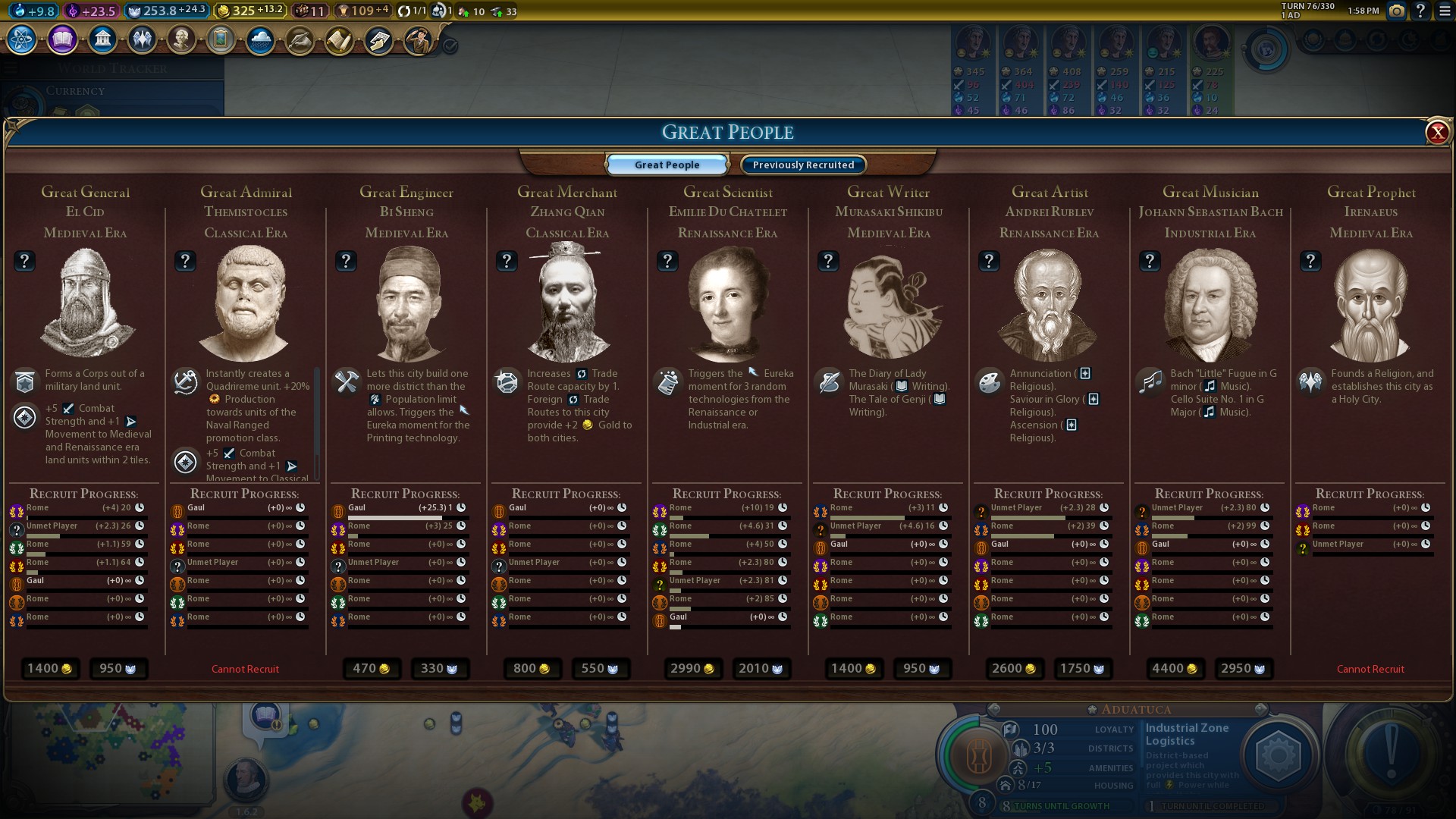Show details for Great General El Cid

[x=24, y=261]
